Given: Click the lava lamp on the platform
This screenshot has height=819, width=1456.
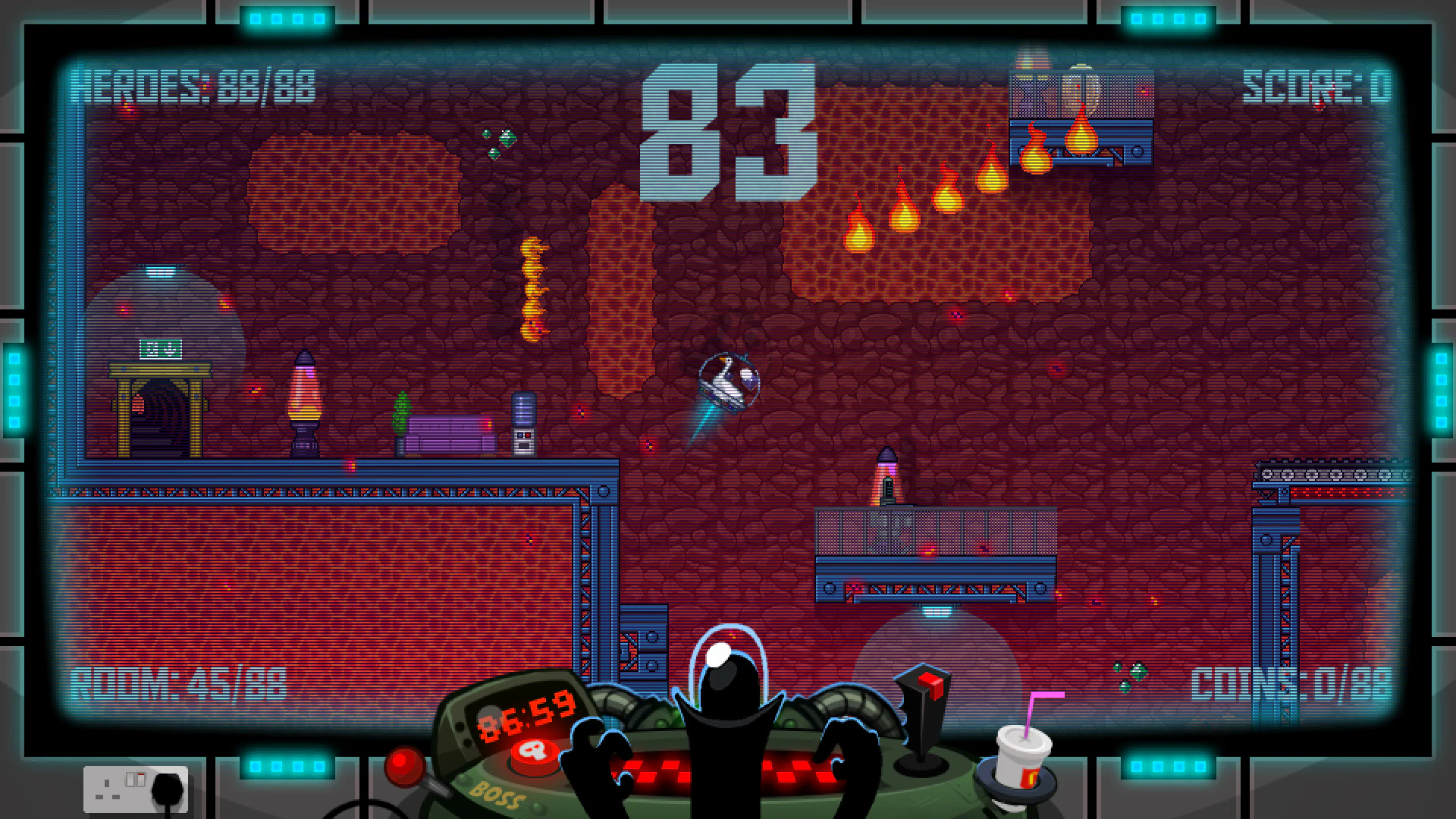Looking at the screenshot, I should pos(303,394).
